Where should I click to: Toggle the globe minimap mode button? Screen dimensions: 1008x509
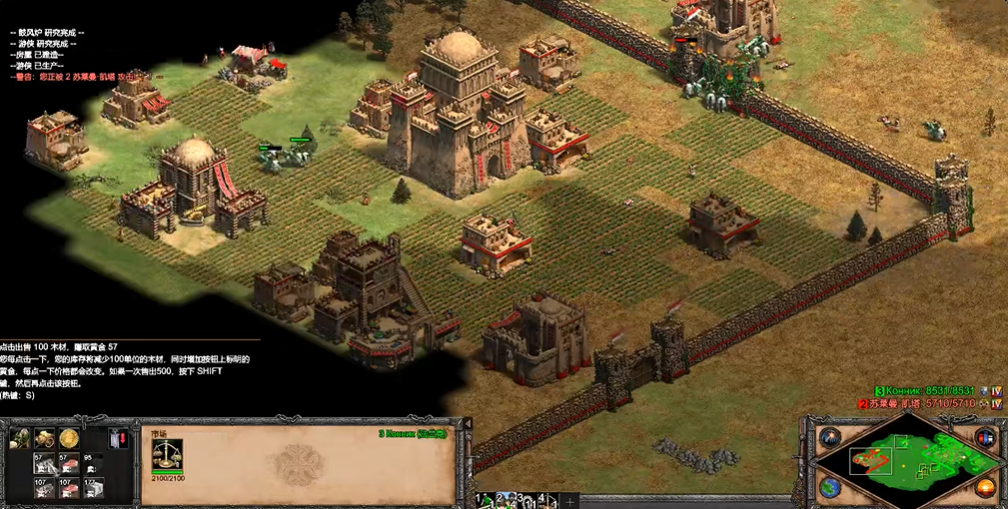pyautogui.click(x=830, y=488)
